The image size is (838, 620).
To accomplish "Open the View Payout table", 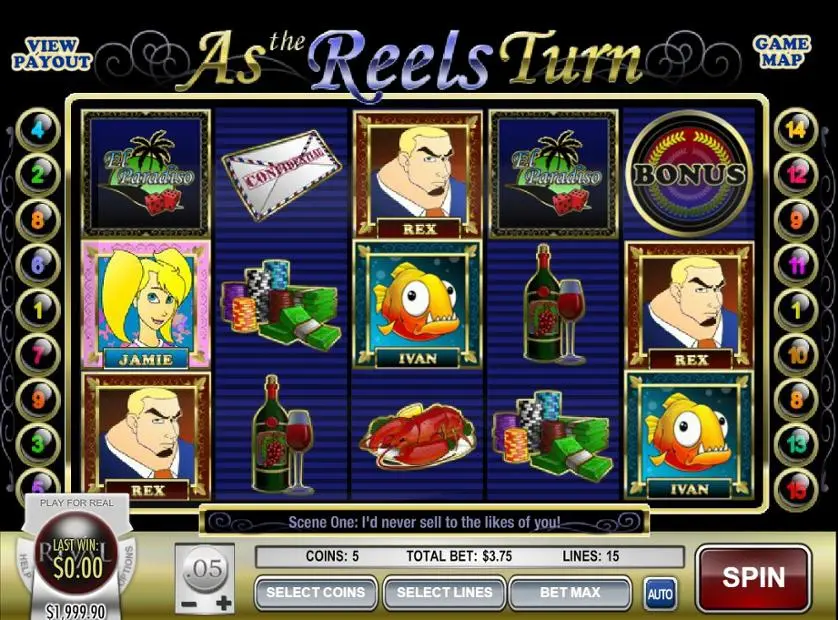I will pos(51,53).
